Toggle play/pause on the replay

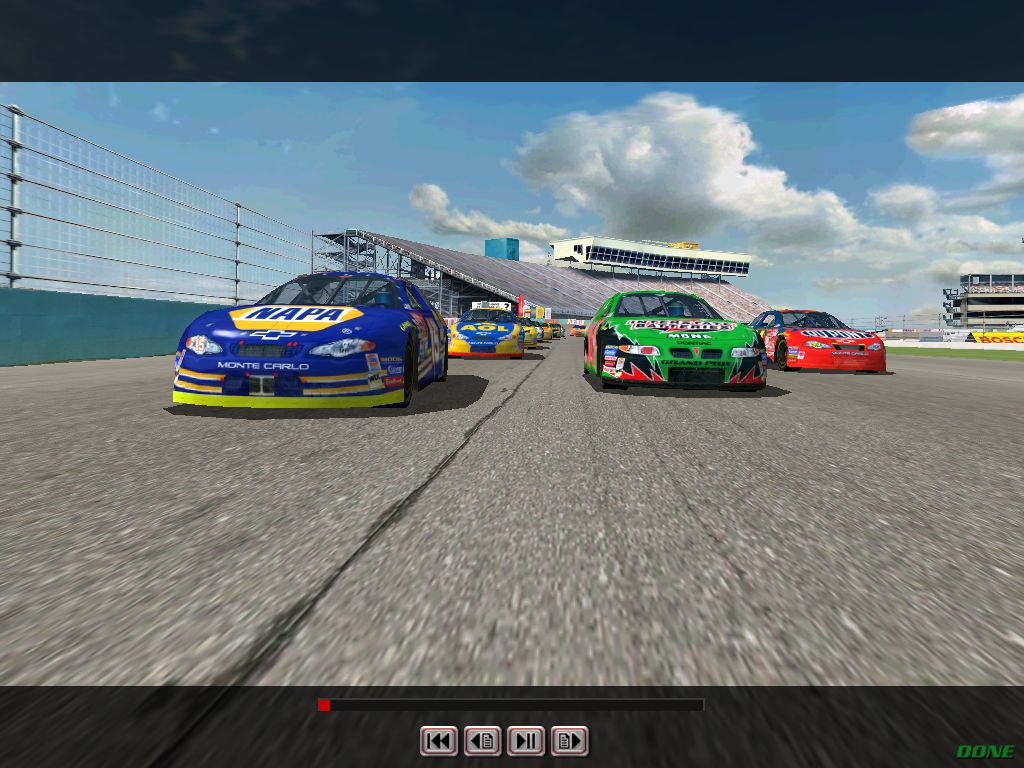526,741
